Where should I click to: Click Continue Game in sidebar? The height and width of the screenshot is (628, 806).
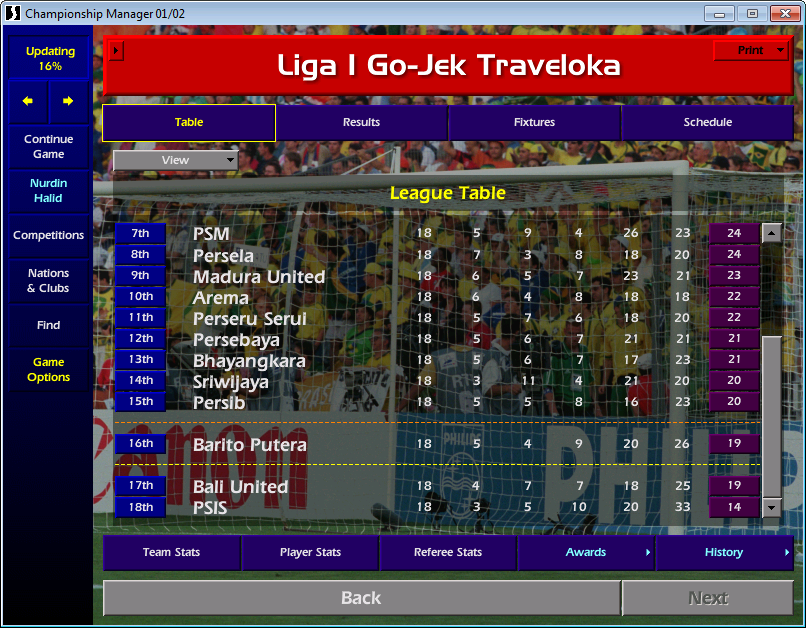49,147
